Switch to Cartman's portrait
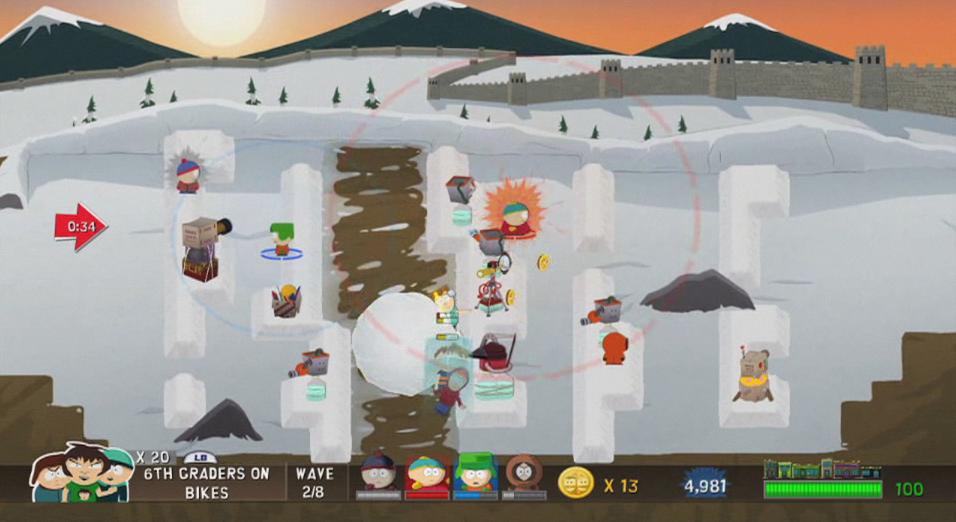The width and height of the screenshot is (956, 522). coord(427,473)
